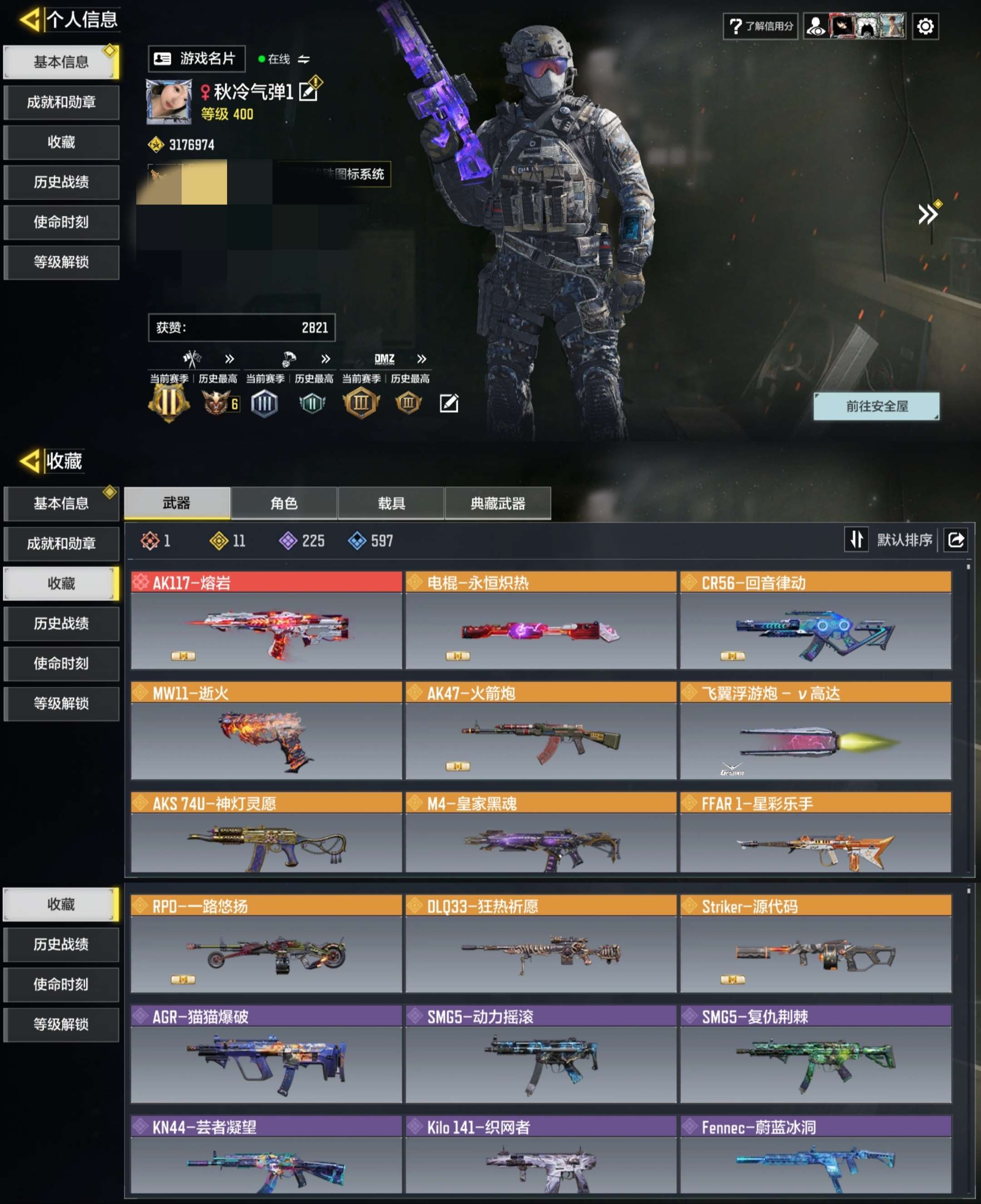Screen dimensions: 981x1204
Task: Open the 典藏武器 tab
Action: pos(498,503)
